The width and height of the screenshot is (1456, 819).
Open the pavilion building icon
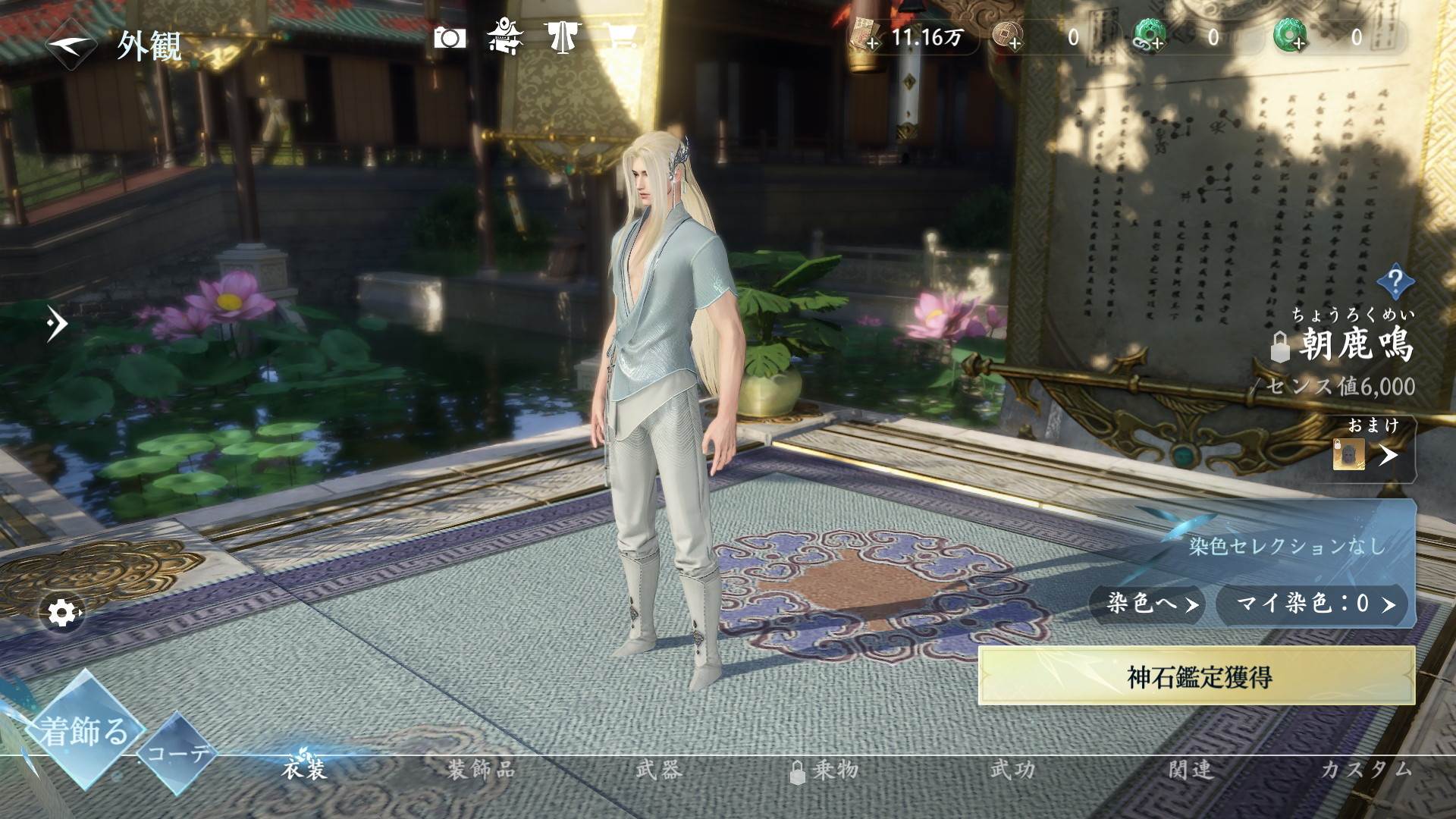[x=505, y=37]
